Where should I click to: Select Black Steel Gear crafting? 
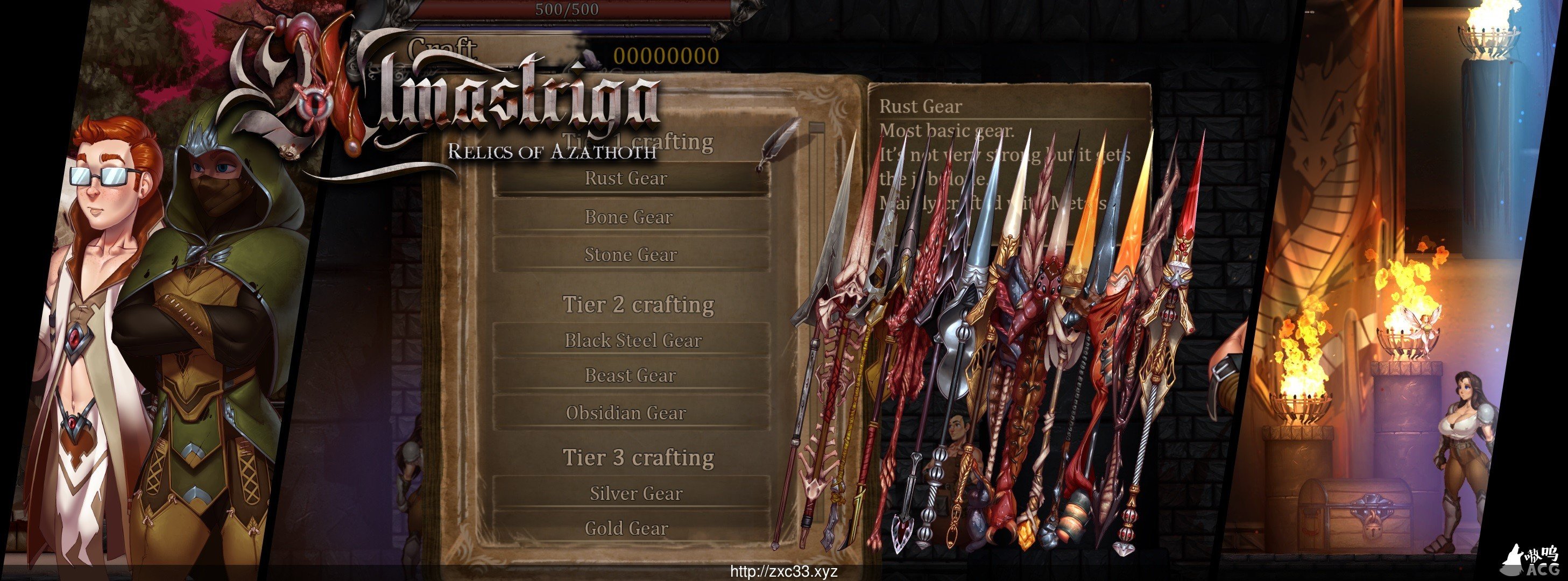(632, 340)
